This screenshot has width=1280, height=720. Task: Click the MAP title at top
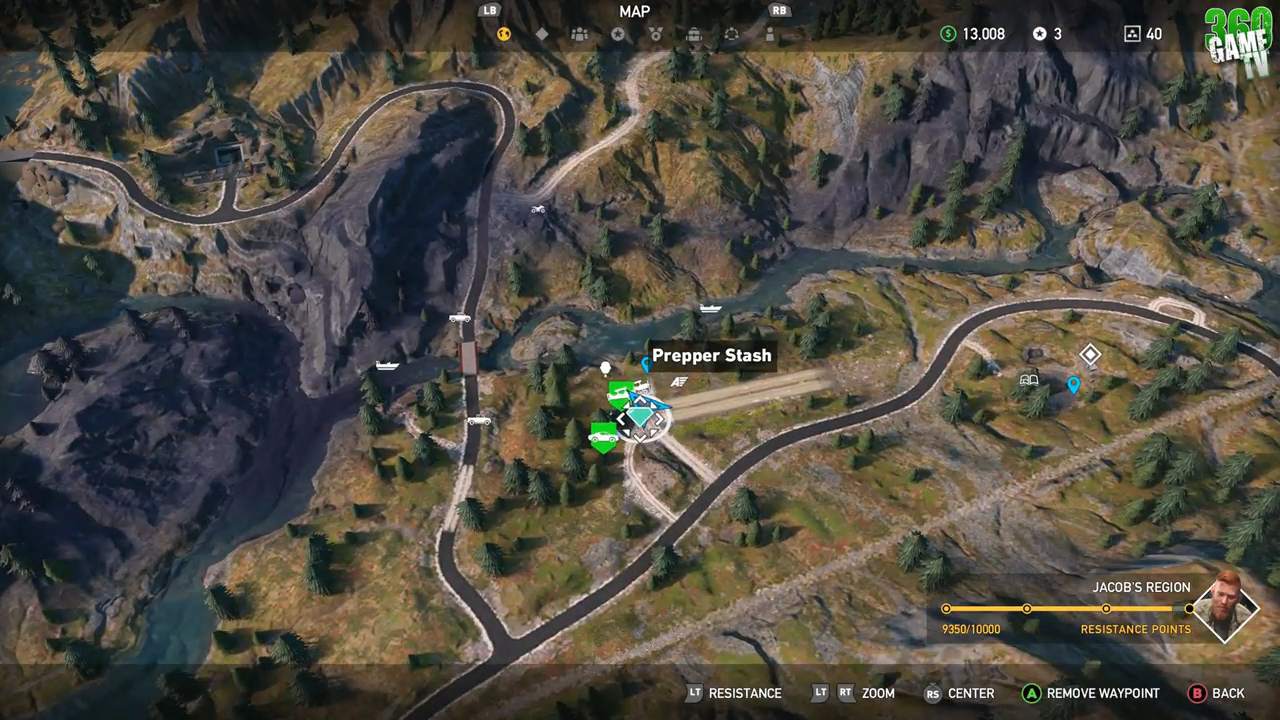coord(634,11)
